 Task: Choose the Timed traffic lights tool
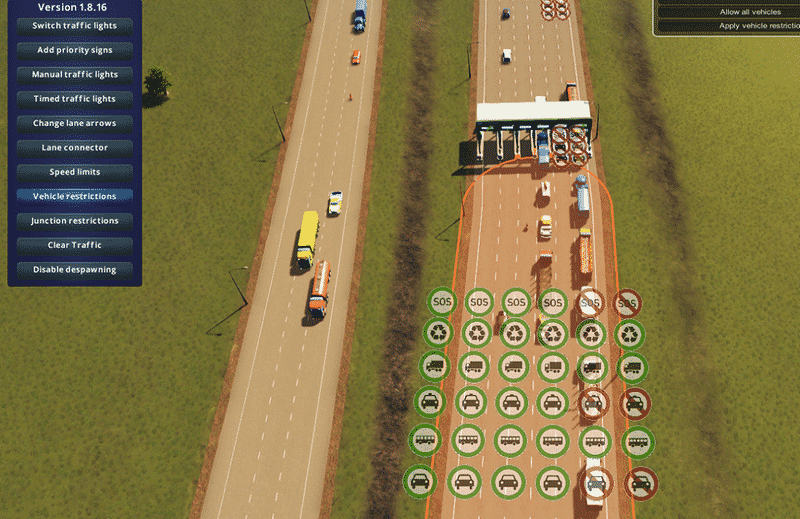(x=74, y=99)
